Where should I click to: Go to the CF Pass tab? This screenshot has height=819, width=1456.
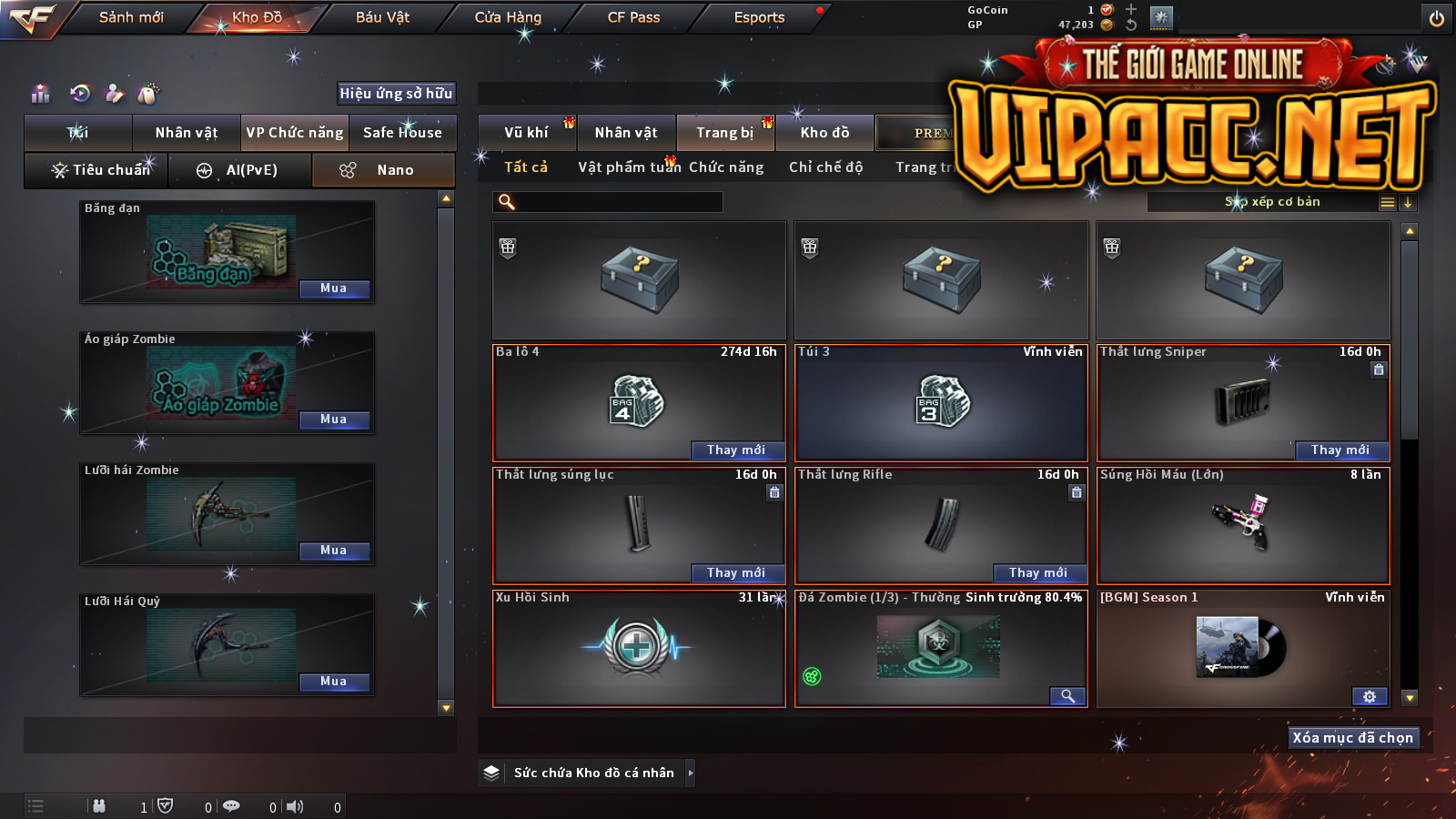point(633,17)
